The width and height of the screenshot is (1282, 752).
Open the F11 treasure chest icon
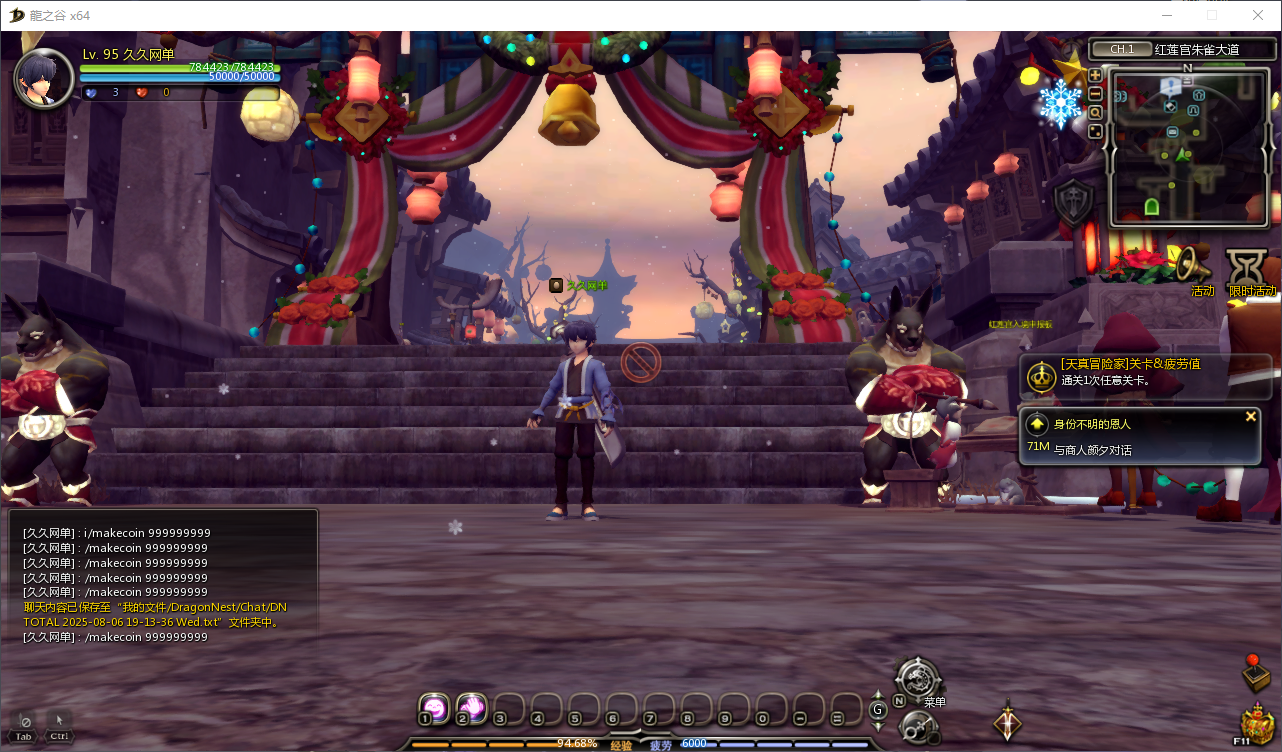tap(1256, 724)
